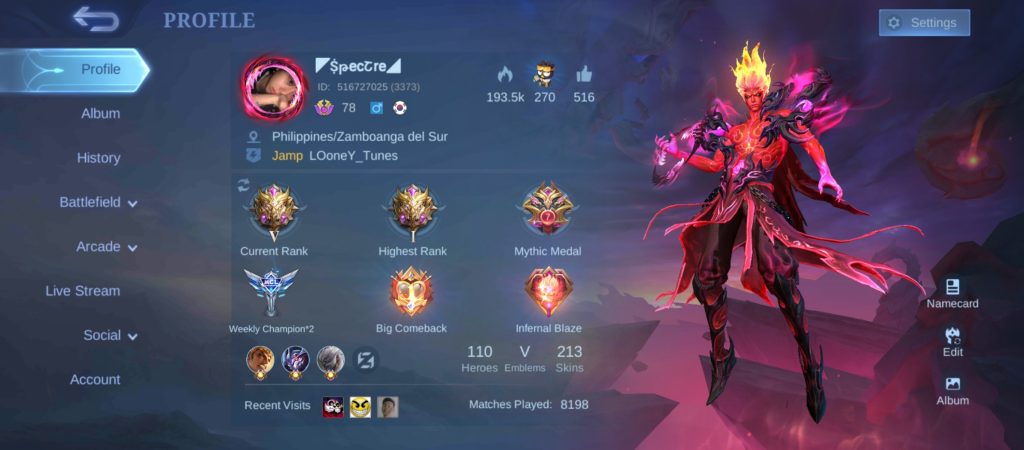Viewport: 1024px width, 450px height.
Task: Open the Live Stream tab
Action: (x=82, y=291)
